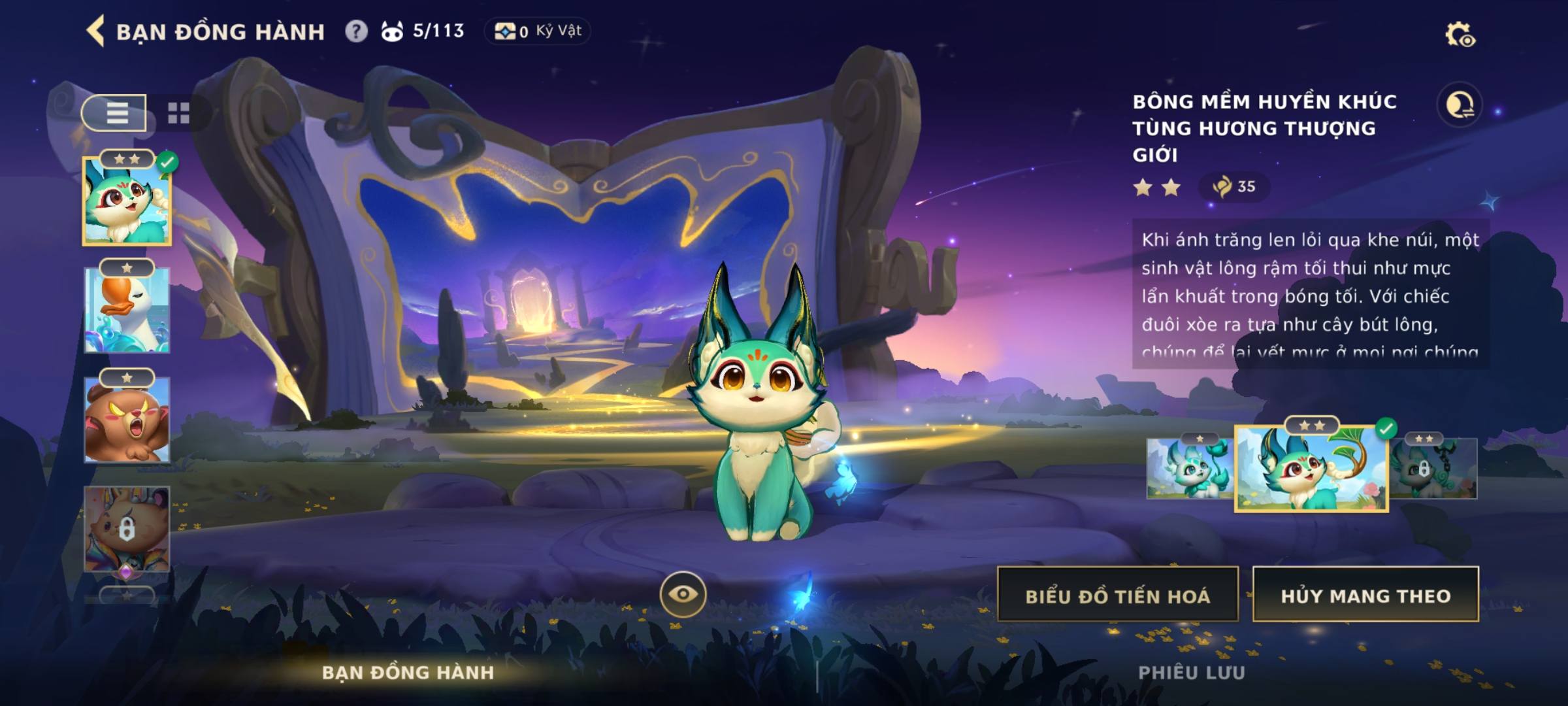The image size is (1568, 706).
Task: Select the Bạn Đồng Hành bottom tab
Action: click(408, 673)
